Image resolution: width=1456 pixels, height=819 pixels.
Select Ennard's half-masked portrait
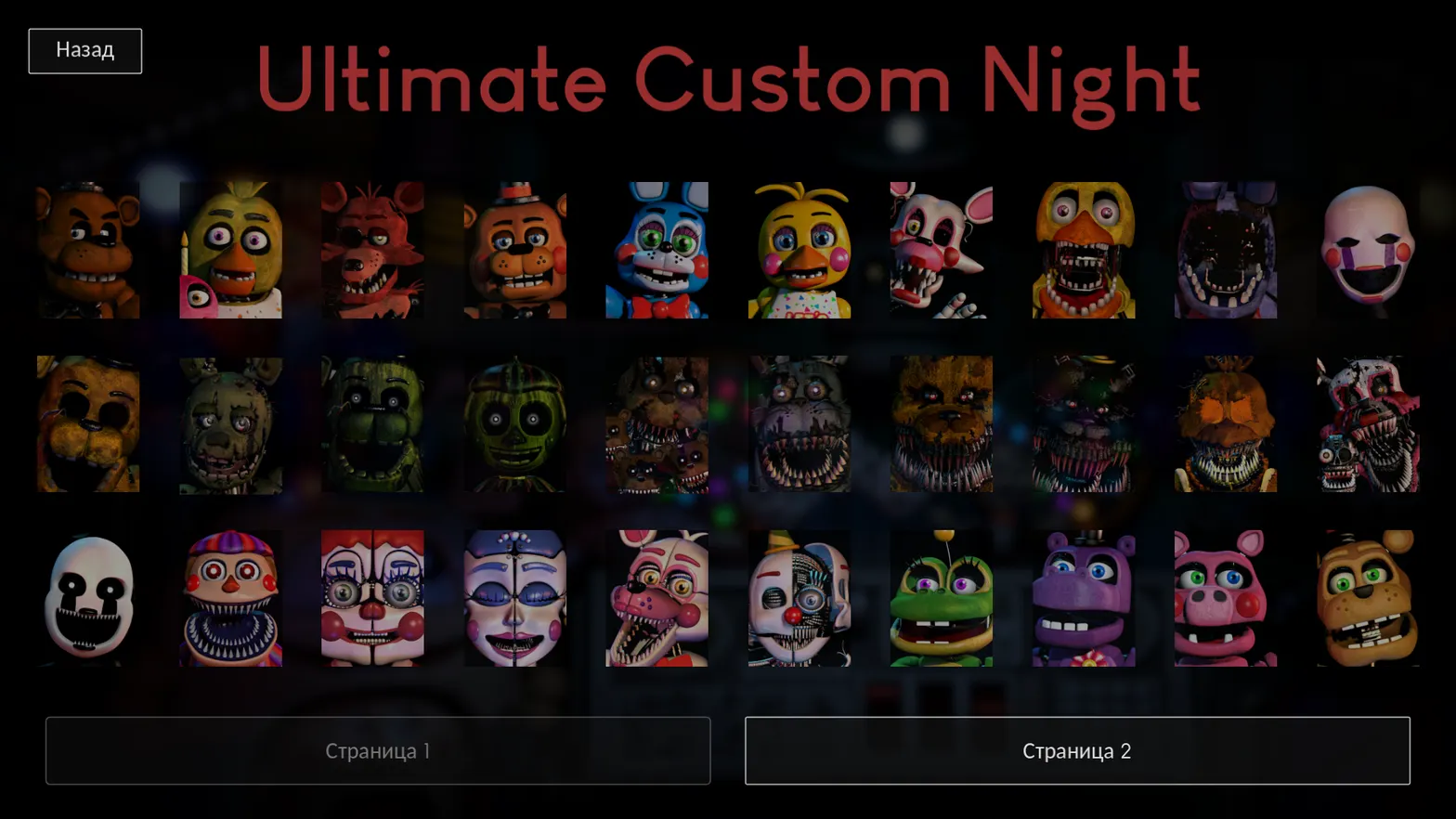[801, 599]
